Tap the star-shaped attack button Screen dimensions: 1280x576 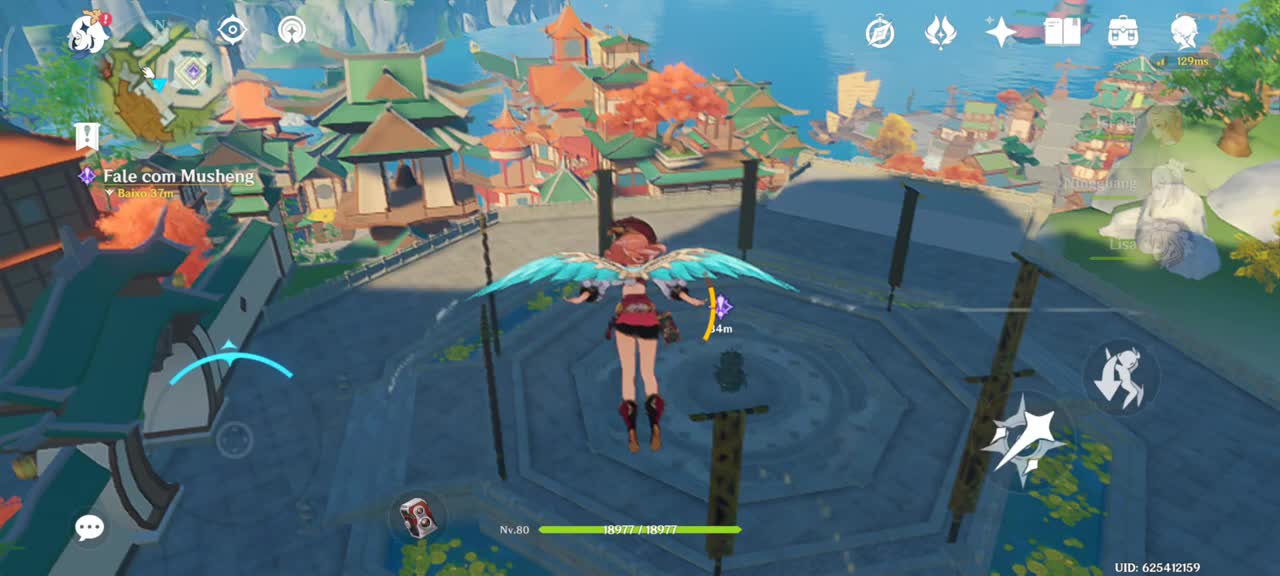click(1023, 440)
